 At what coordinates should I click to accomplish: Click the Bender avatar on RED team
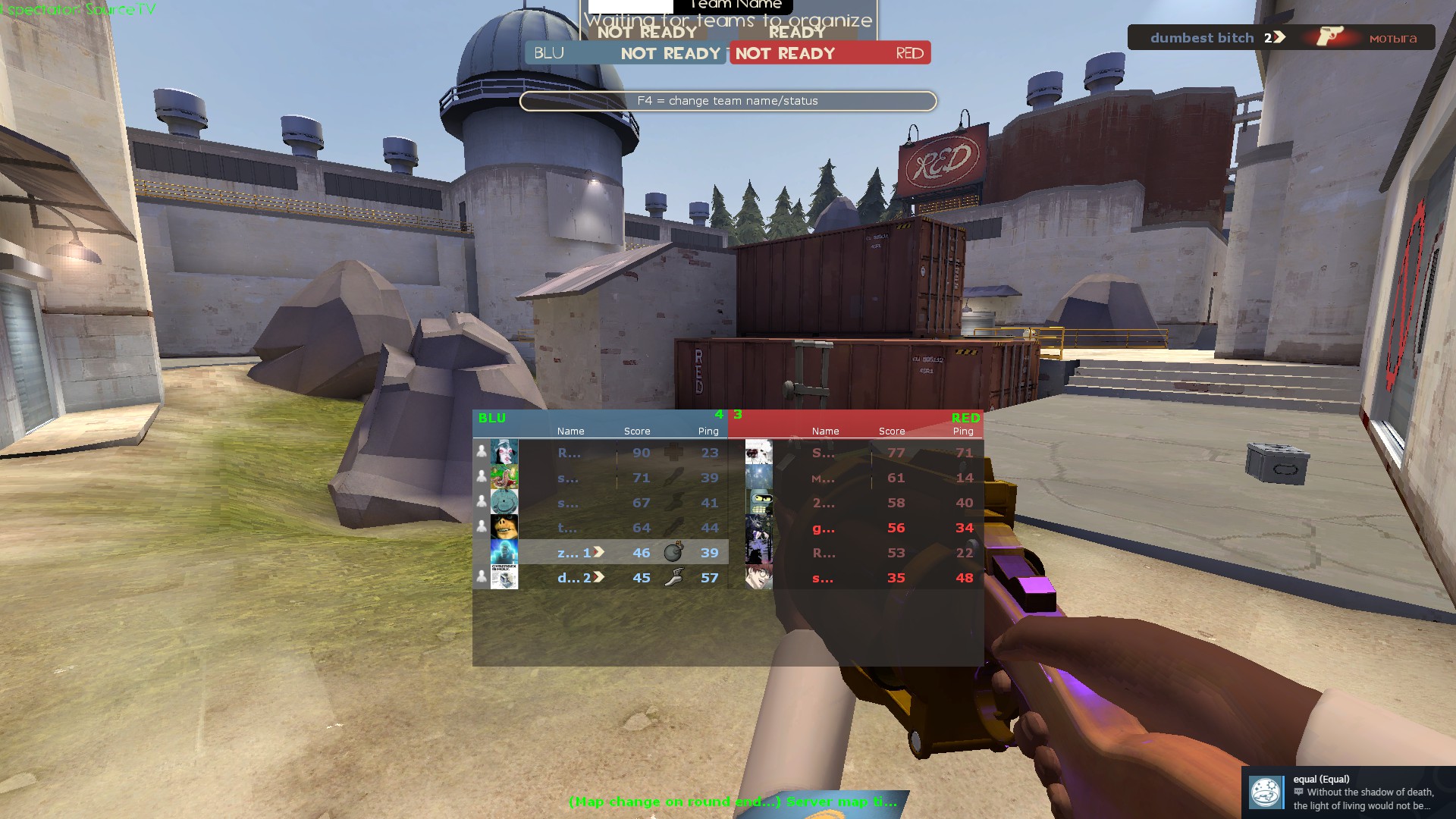pos(759,503)
